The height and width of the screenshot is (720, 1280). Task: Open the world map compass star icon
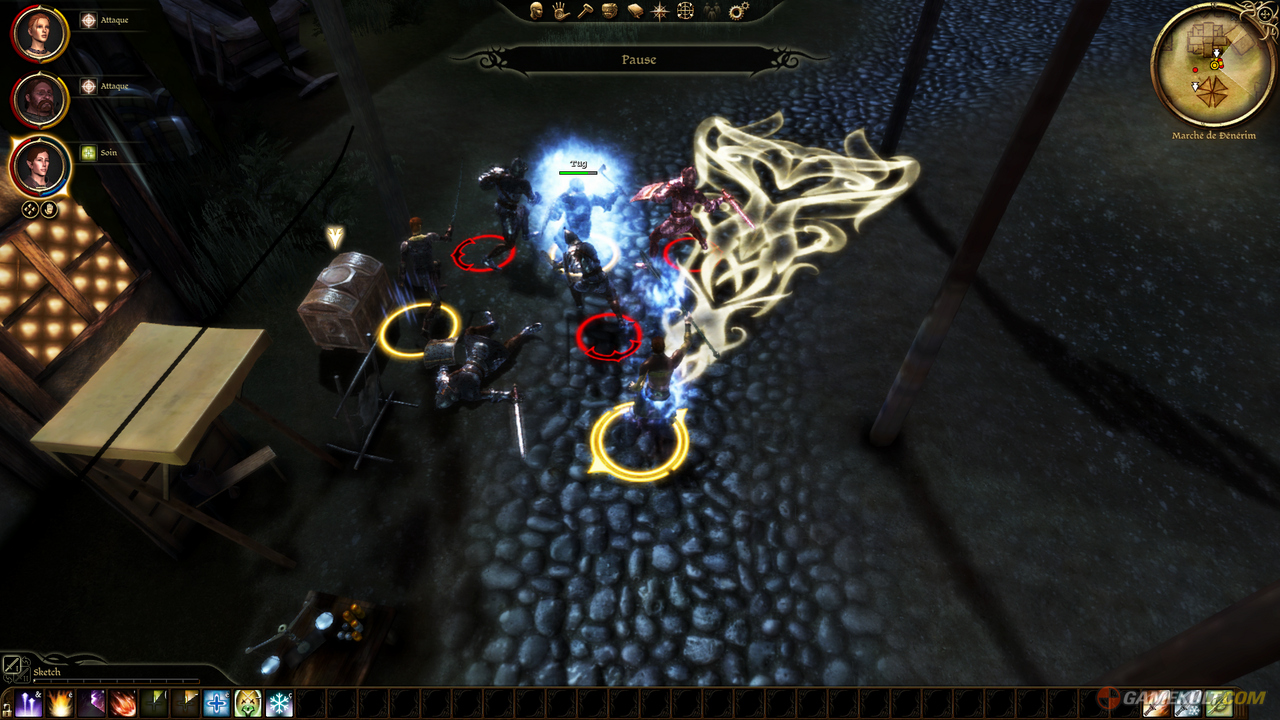(660, 11)
